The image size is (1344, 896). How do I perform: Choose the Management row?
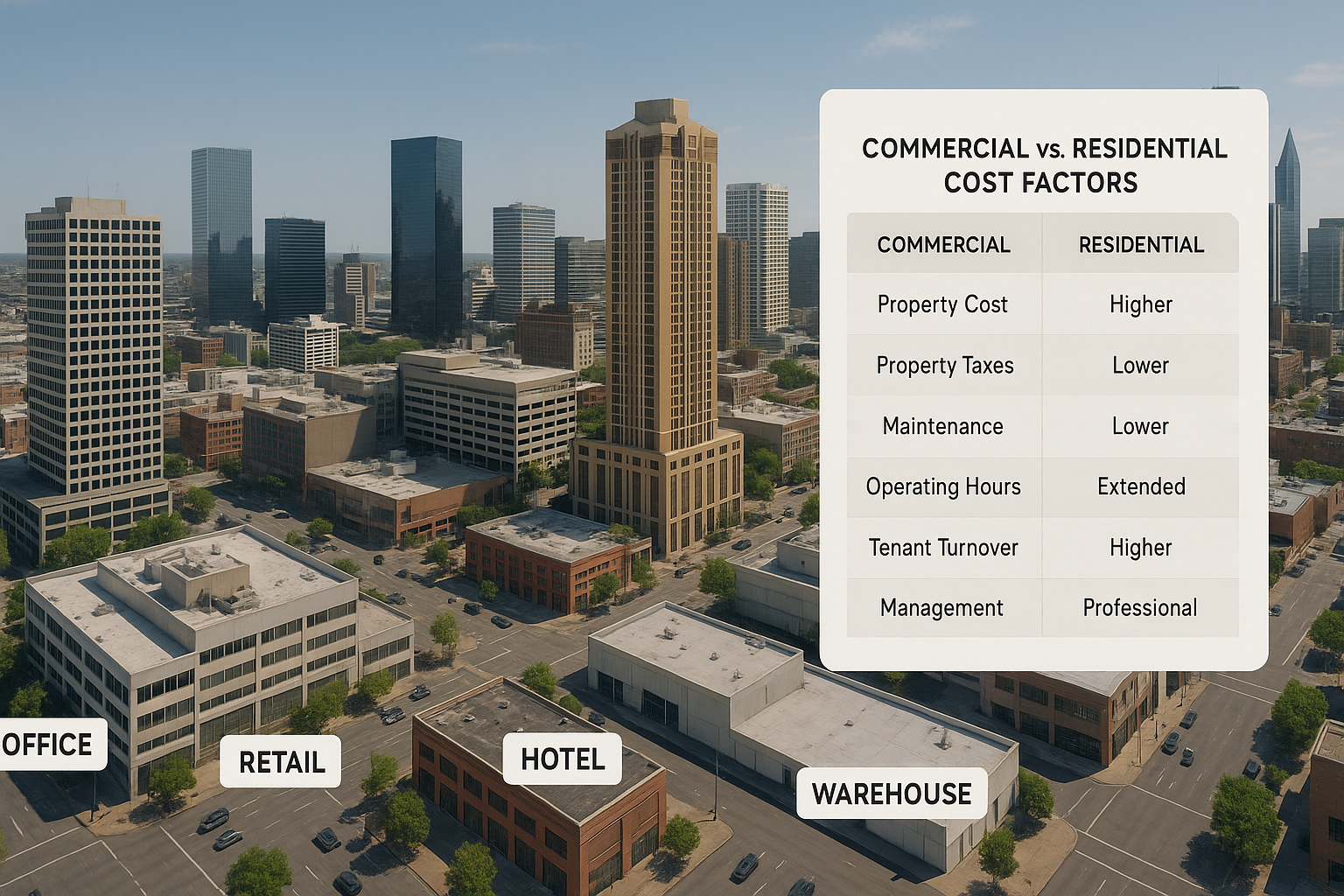[x=942, y=608]
